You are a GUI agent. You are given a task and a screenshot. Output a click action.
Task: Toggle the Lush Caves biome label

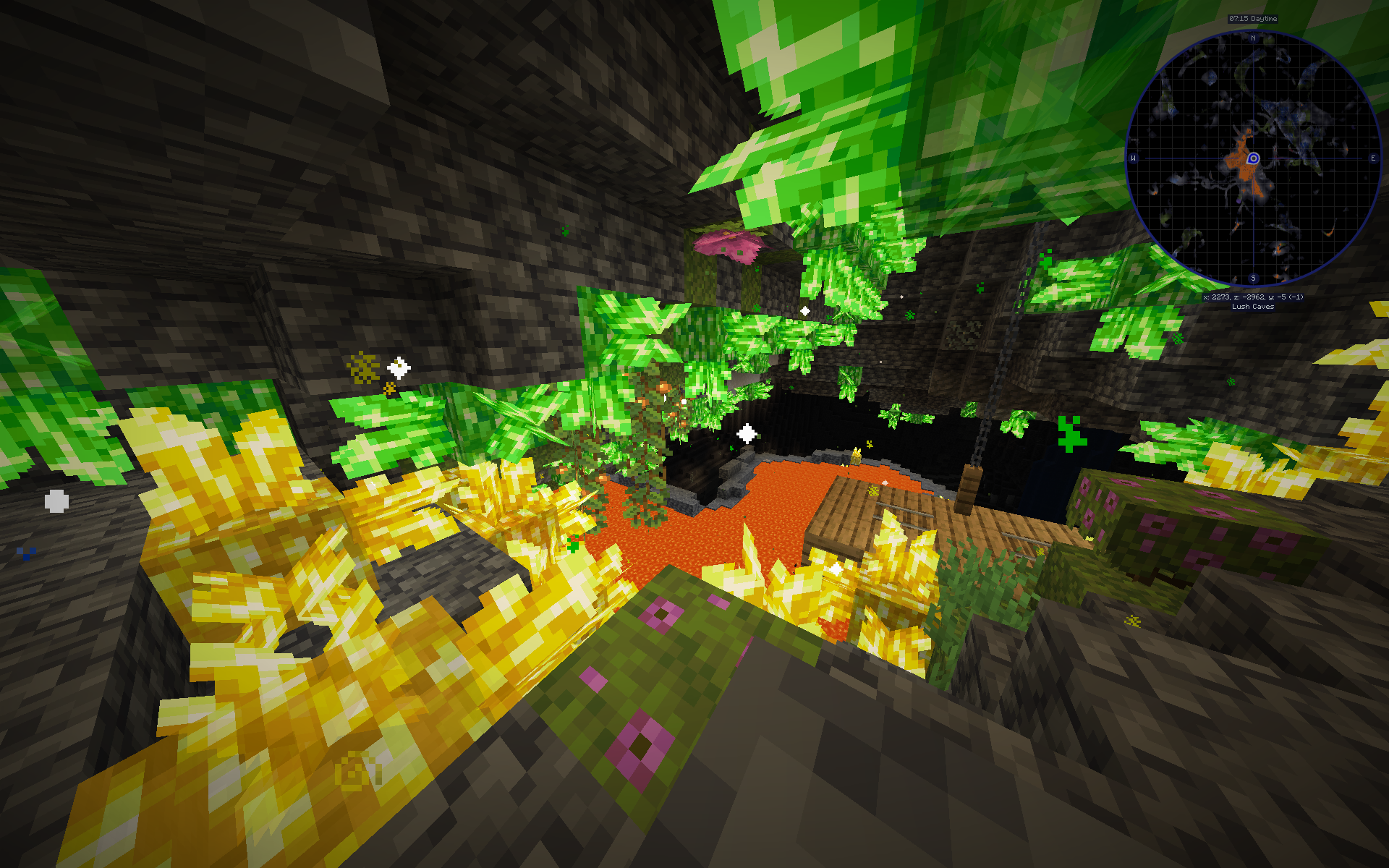pos(1253,307)
